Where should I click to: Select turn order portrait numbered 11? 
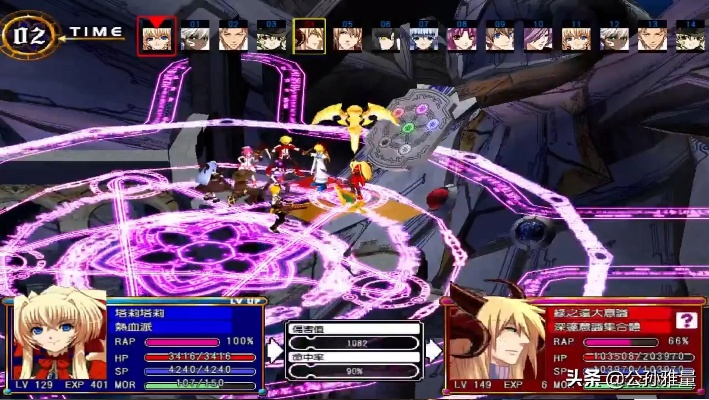coord(575,36)
